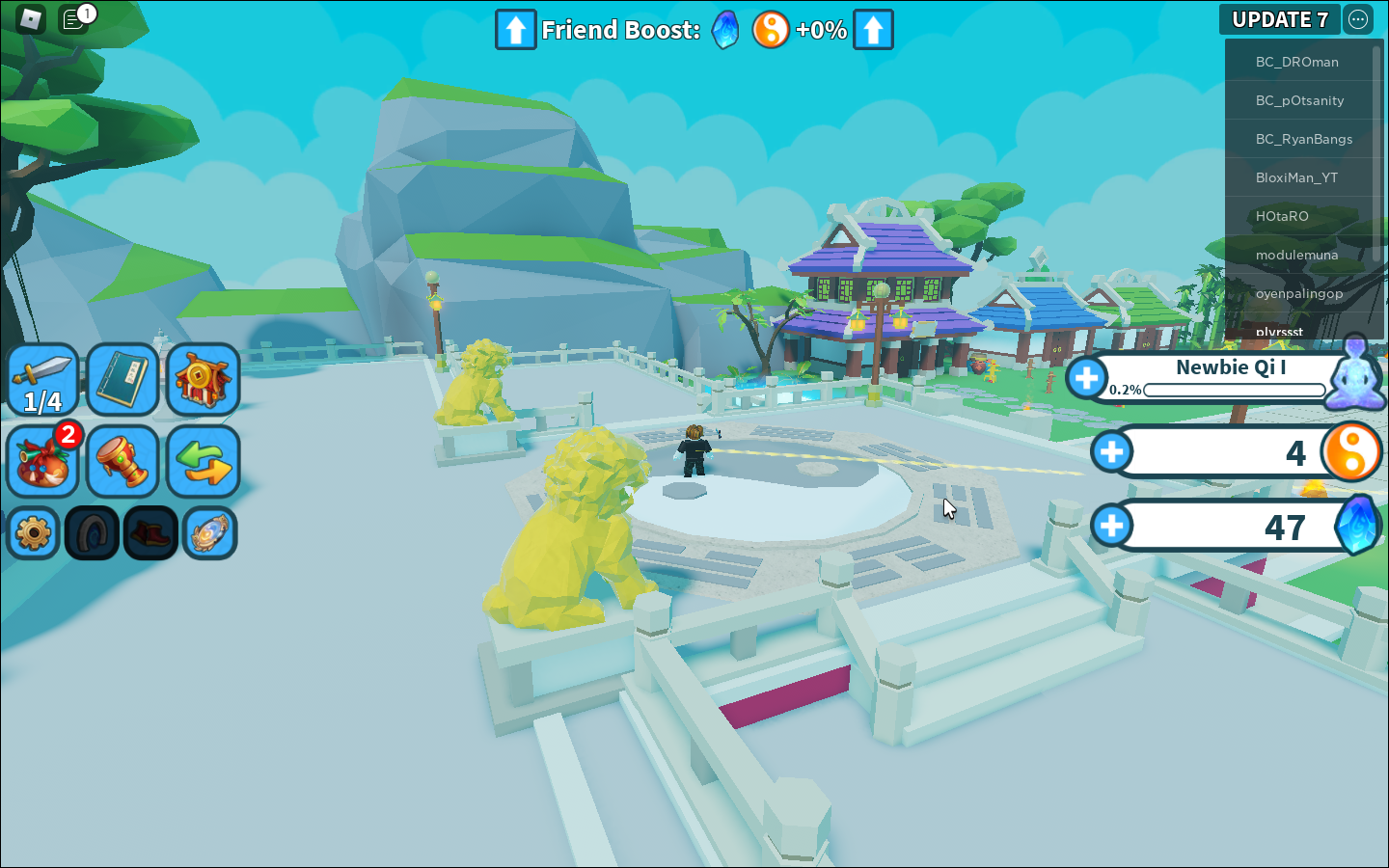This screenshot has width=1389, height=868.
Task: Open the Roblox main menu
Action: [31, 19]
